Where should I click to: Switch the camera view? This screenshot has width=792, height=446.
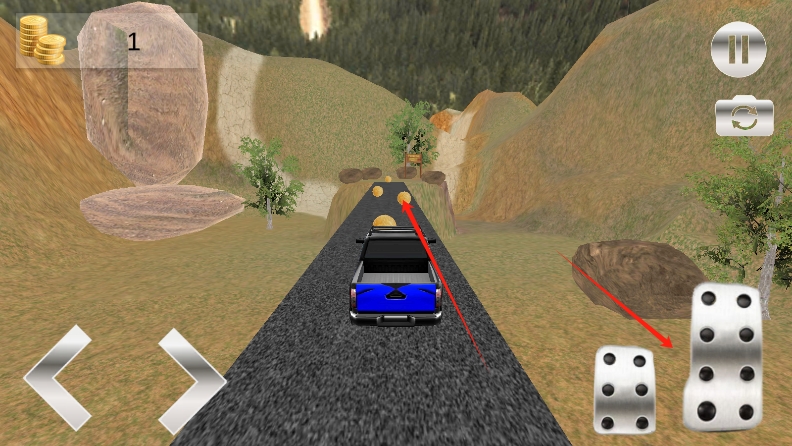pyautogui.click(x=744, y=117)
